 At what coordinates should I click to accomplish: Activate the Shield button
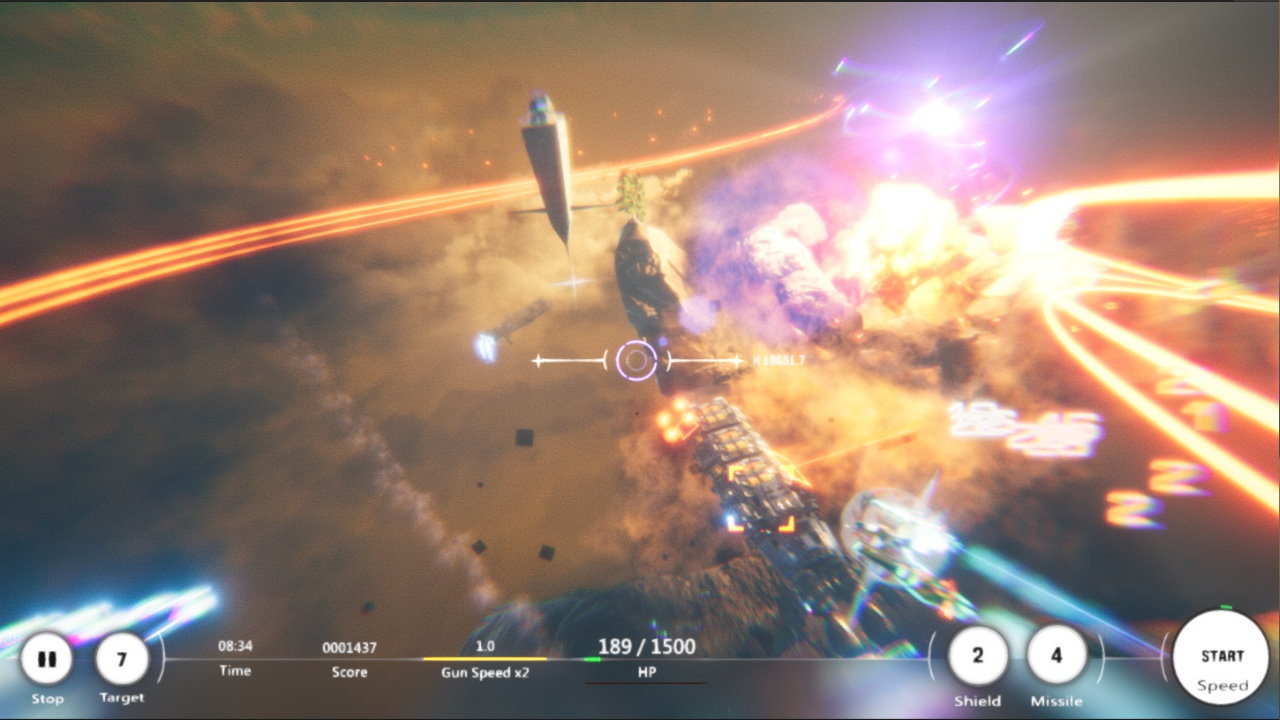click(977, 656)
